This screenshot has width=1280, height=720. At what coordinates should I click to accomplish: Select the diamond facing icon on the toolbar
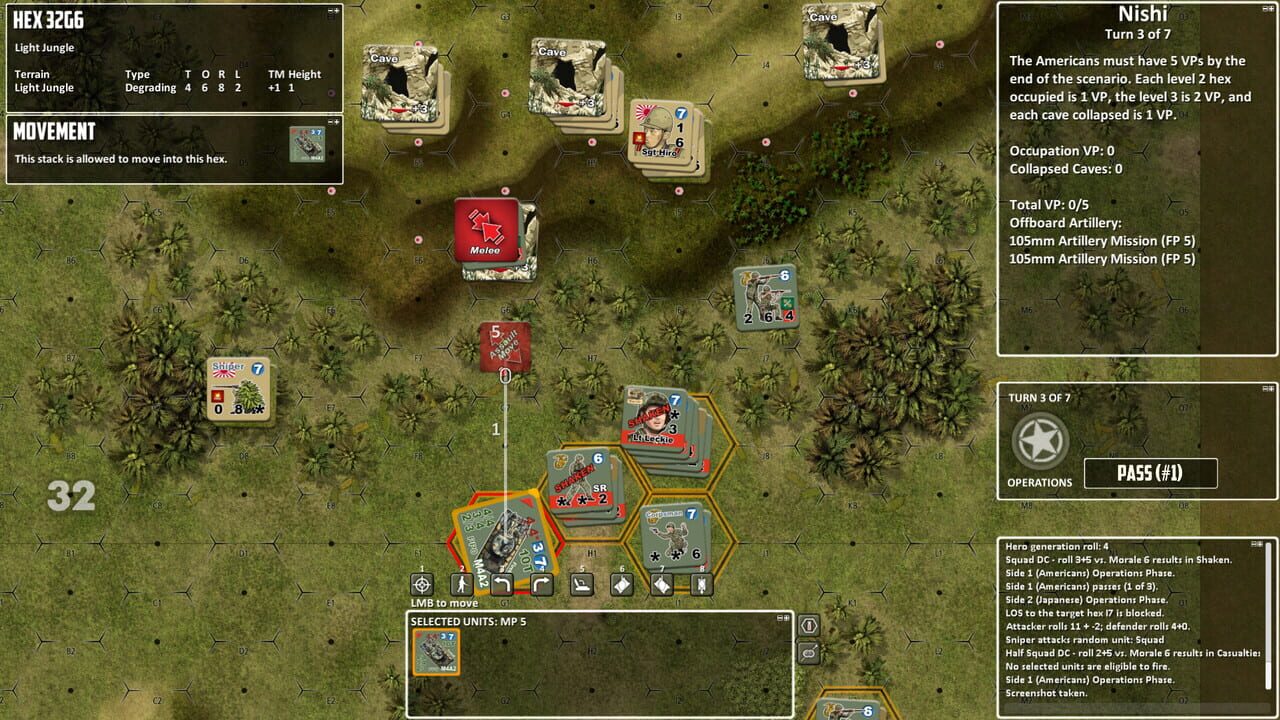(623, 585)
